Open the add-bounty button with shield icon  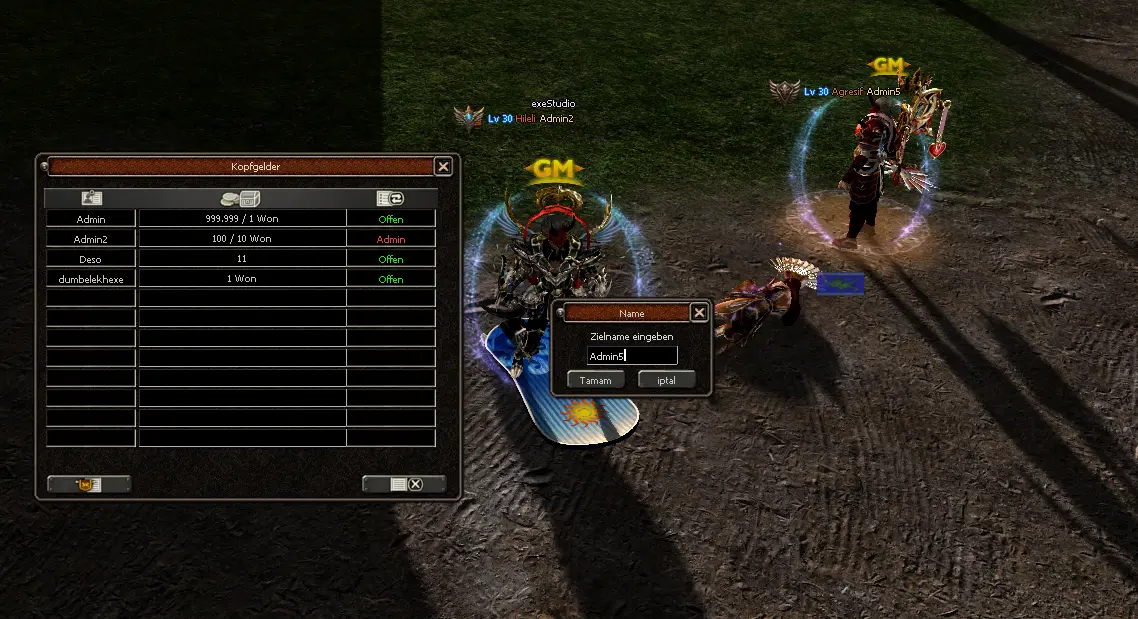pos(89,484)
